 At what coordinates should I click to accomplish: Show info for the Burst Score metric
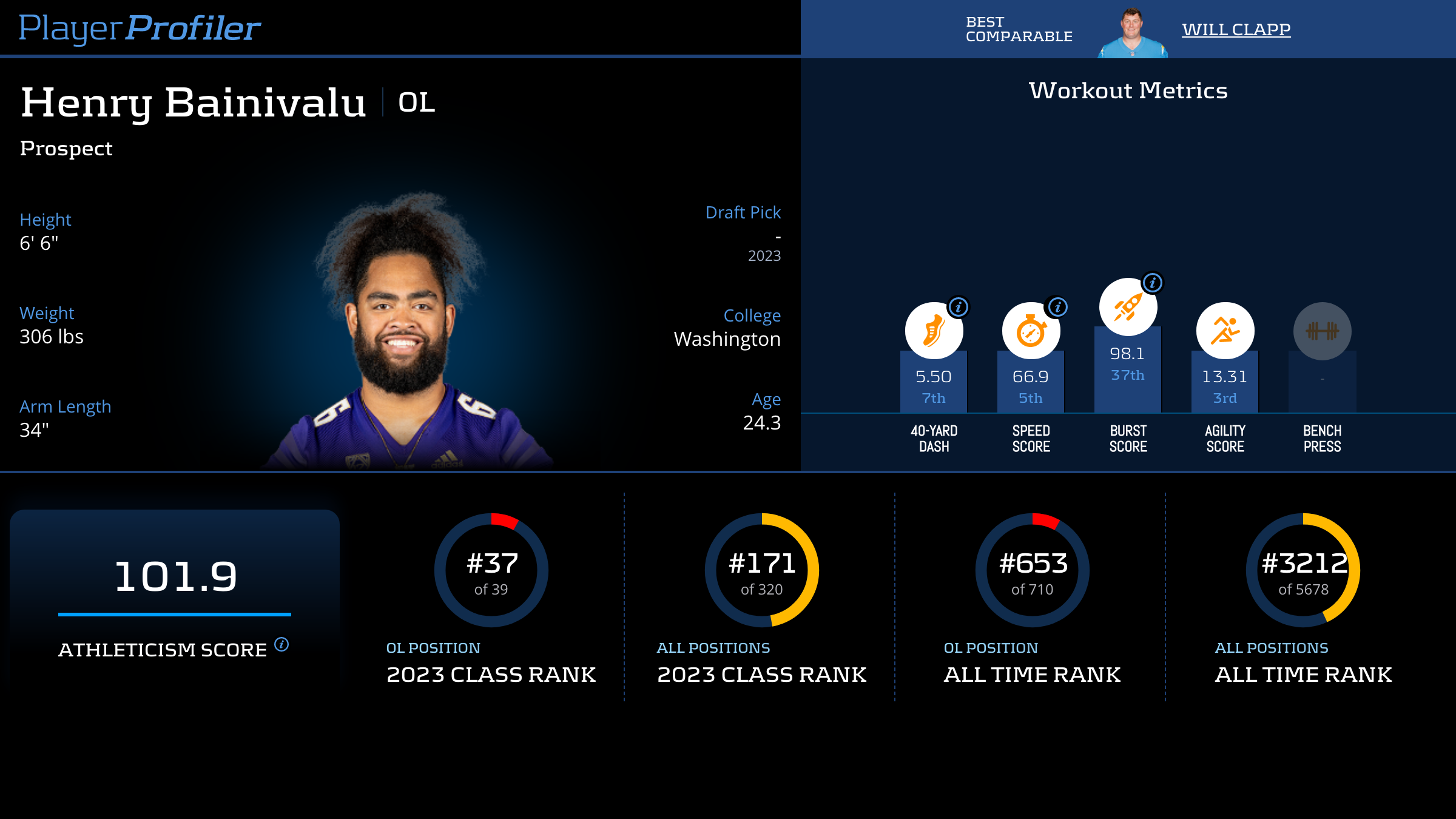click(1152, 283)
